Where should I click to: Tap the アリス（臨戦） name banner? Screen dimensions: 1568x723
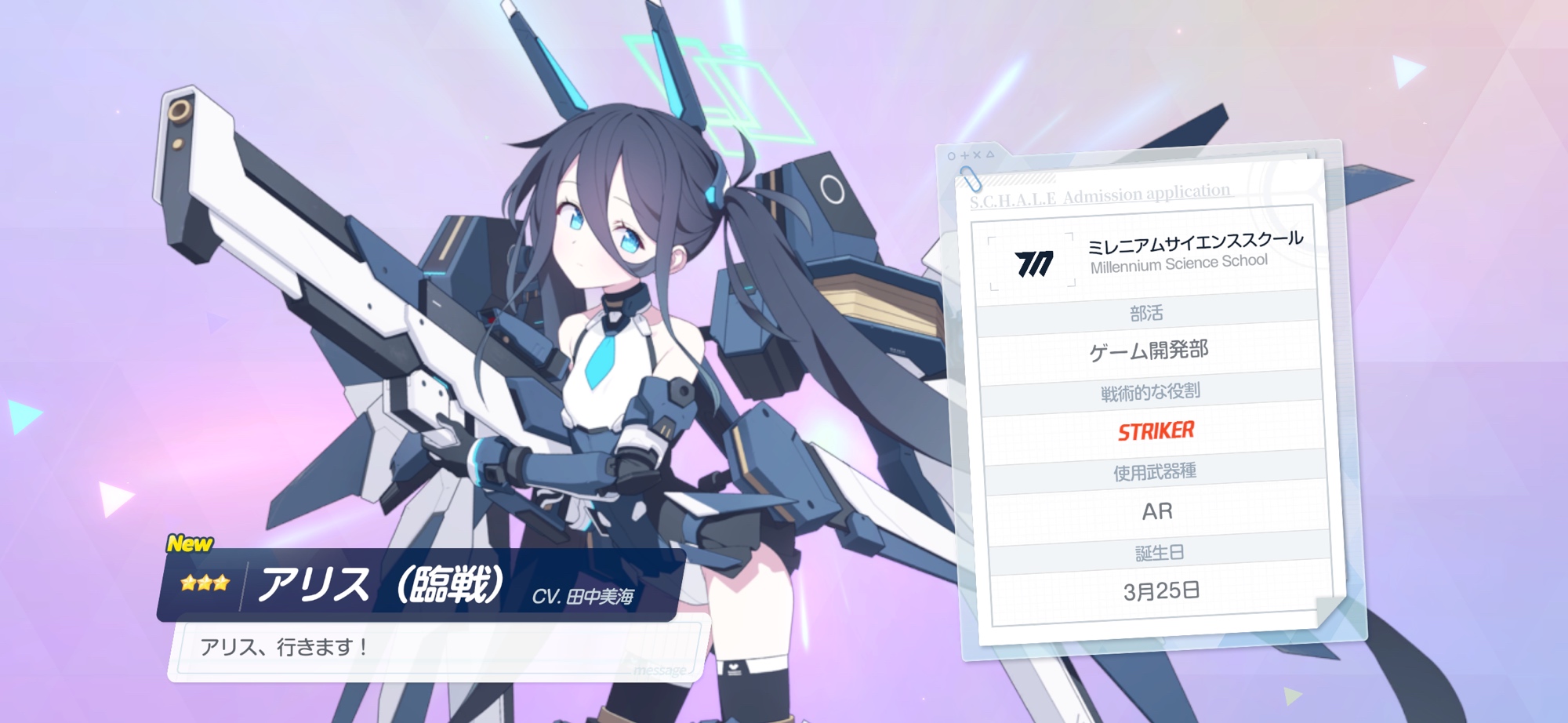tap(419, 585)
